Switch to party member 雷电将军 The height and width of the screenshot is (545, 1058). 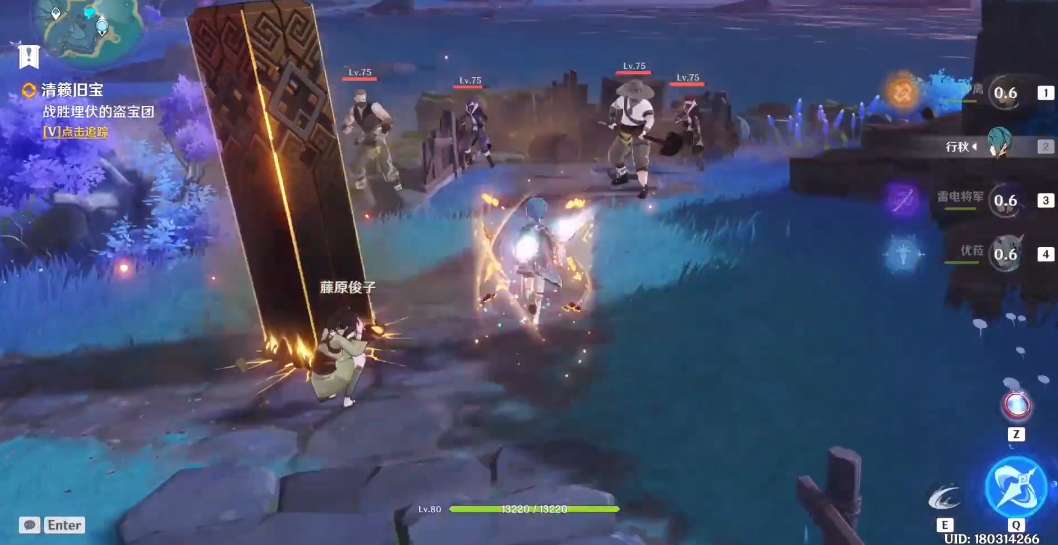[1005, 201]
